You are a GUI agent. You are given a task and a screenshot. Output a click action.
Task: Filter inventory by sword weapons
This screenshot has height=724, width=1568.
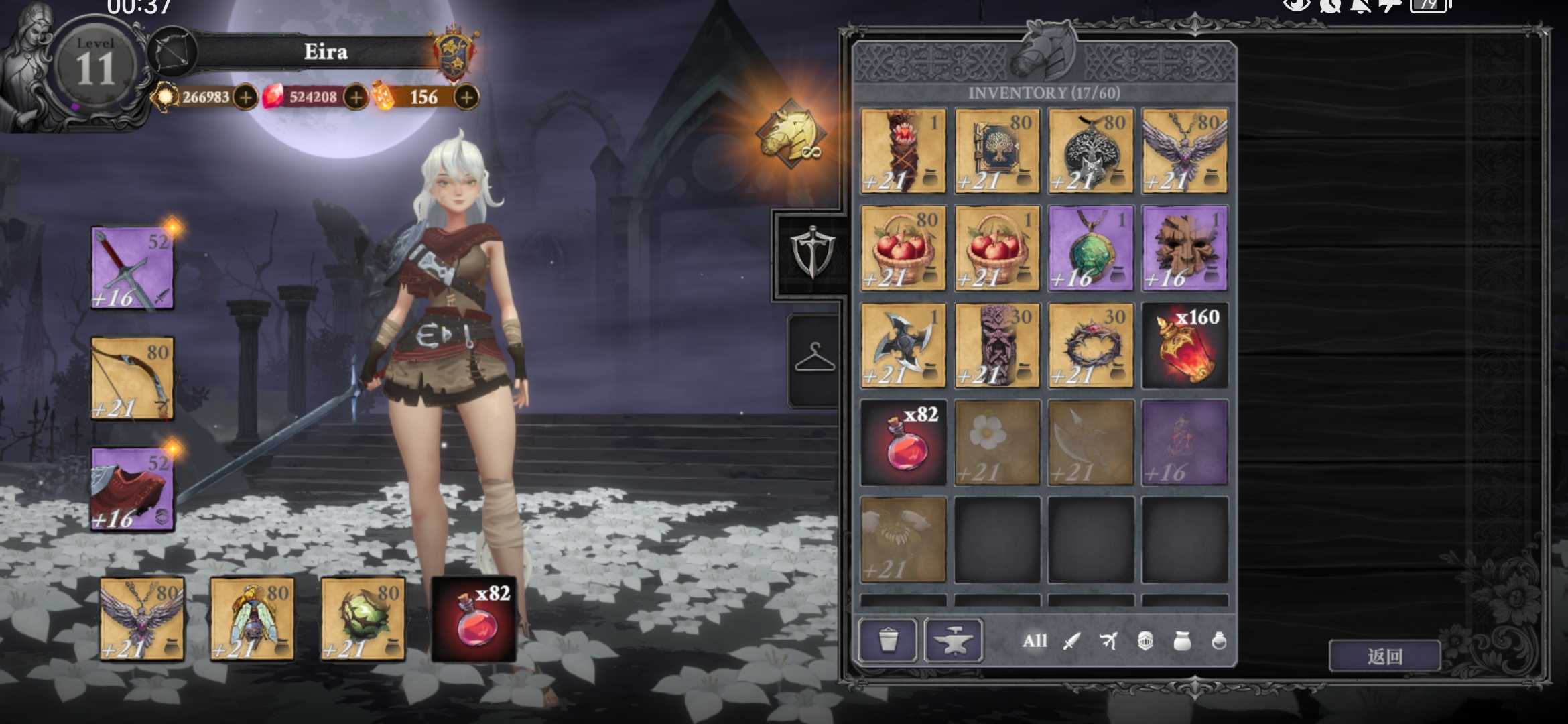click(1071, 642)
